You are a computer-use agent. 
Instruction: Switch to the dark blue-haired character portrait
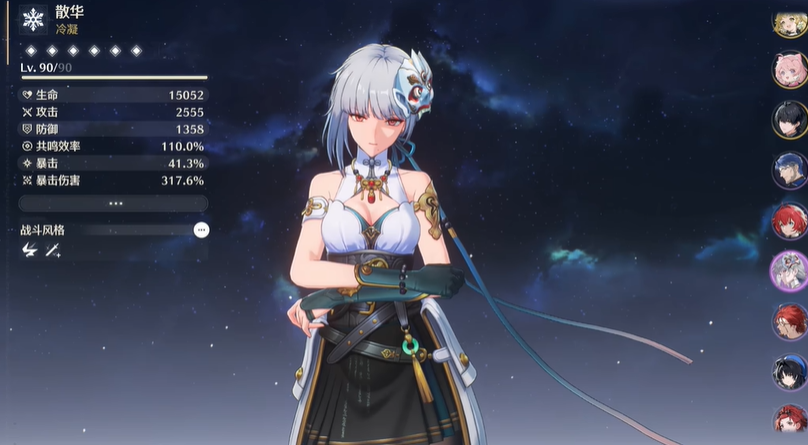click(788, 170)
